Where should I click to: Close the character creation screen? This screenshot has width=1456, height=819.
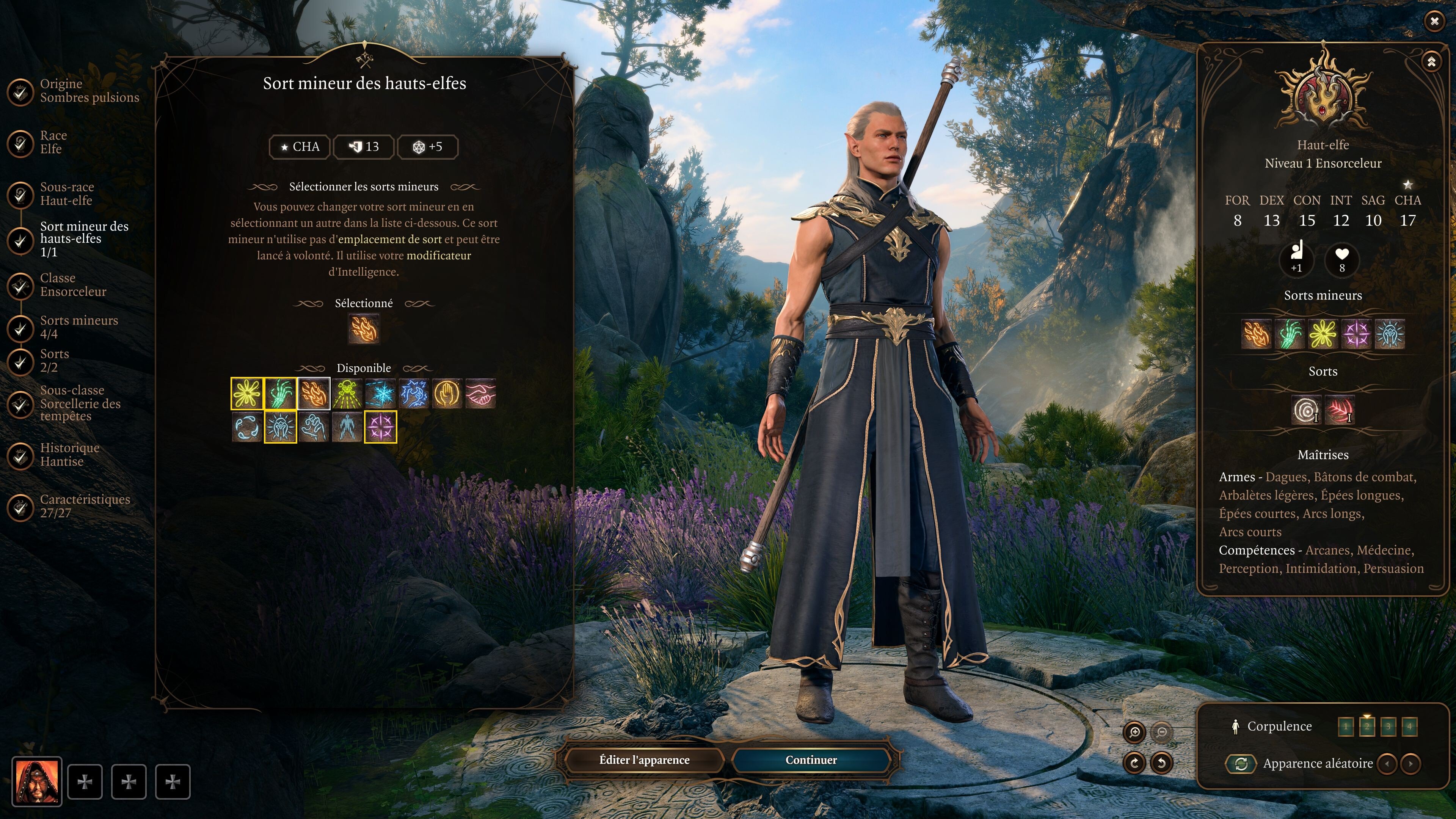[1434, 22]
